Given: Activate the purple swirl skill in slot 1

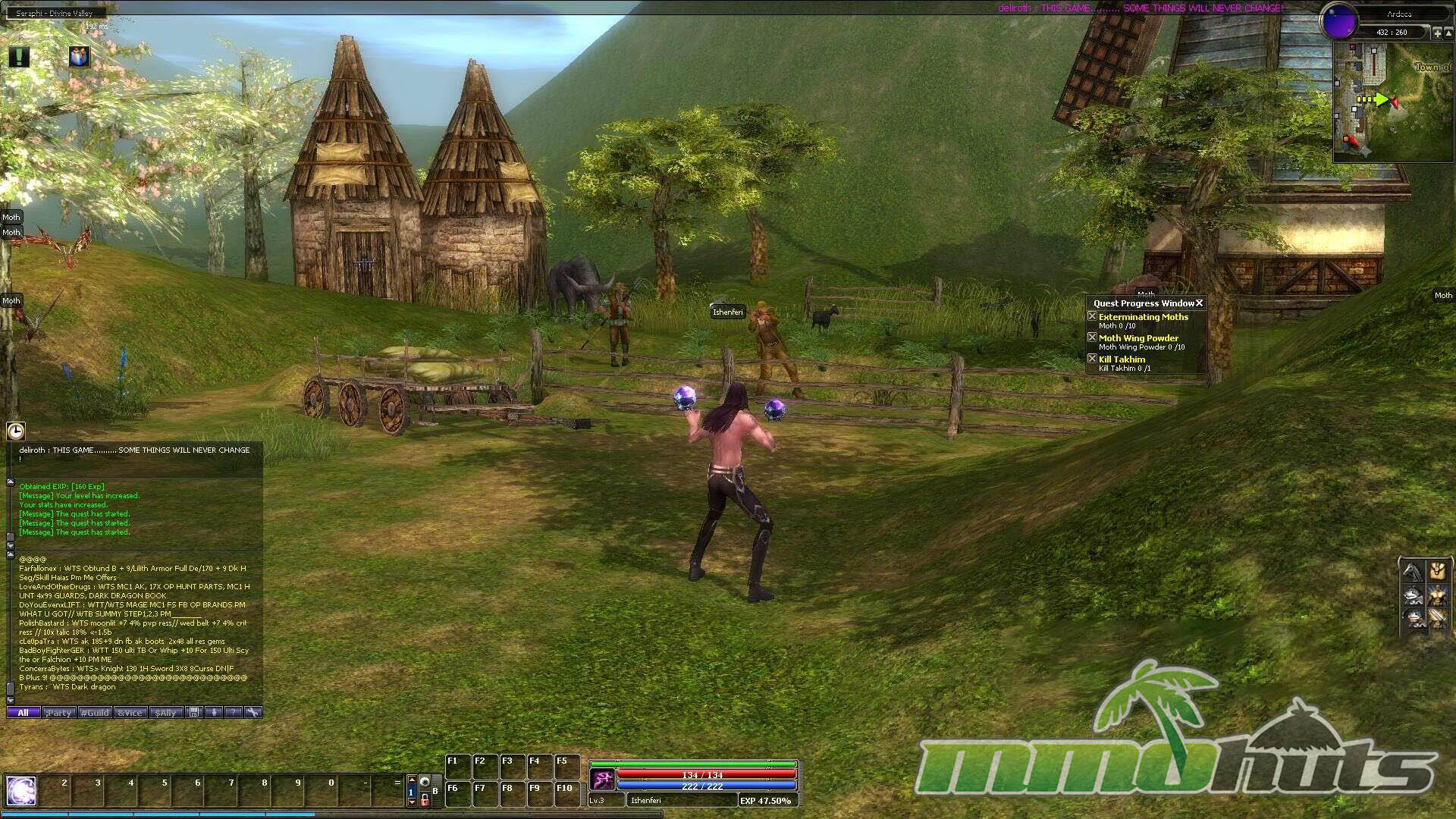Looking at the screenshot, I should click(x=20, y=791).
